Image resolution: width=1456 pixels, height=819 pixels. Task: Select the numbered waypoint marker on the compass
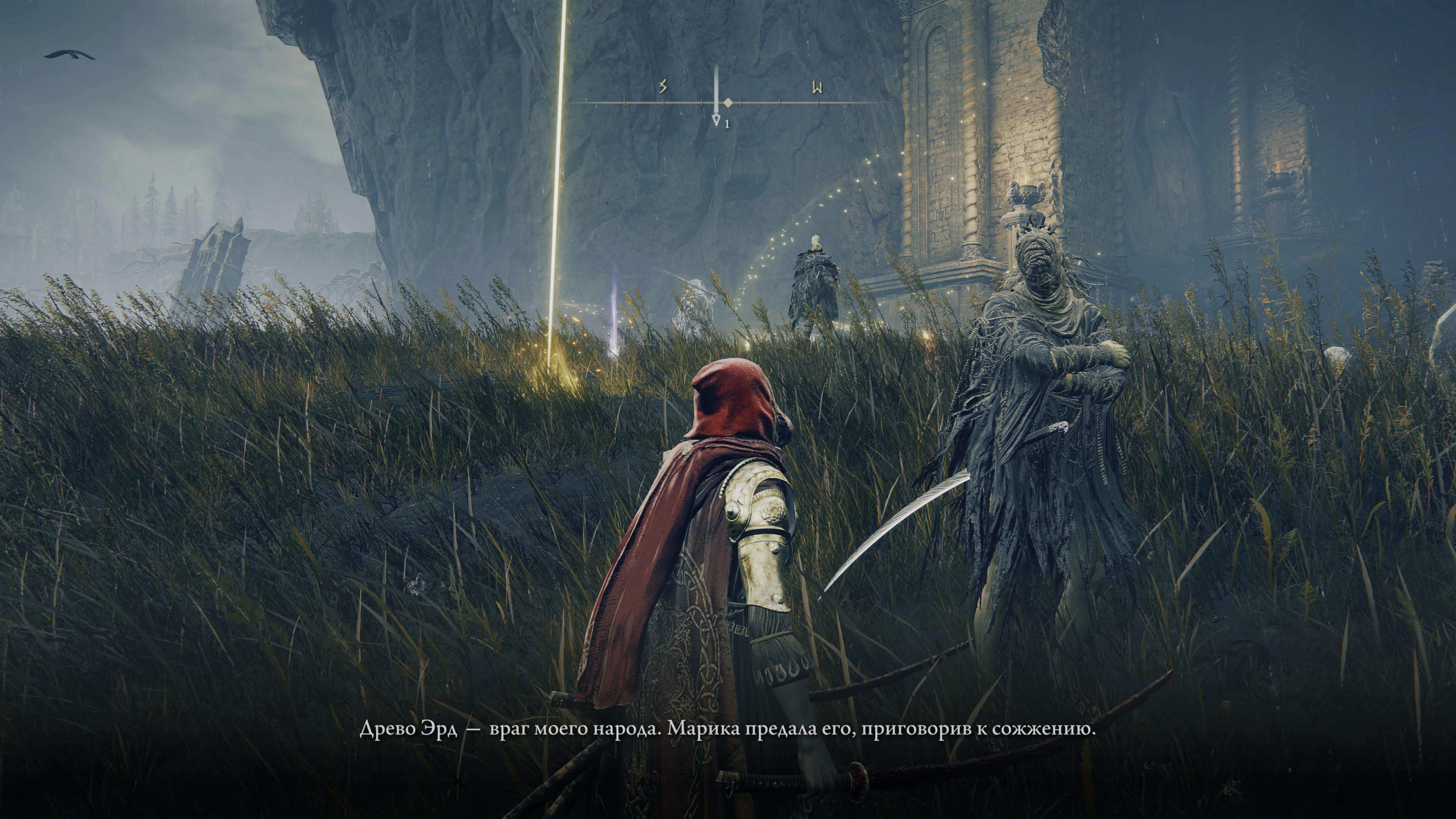click(x=717, y=121)
